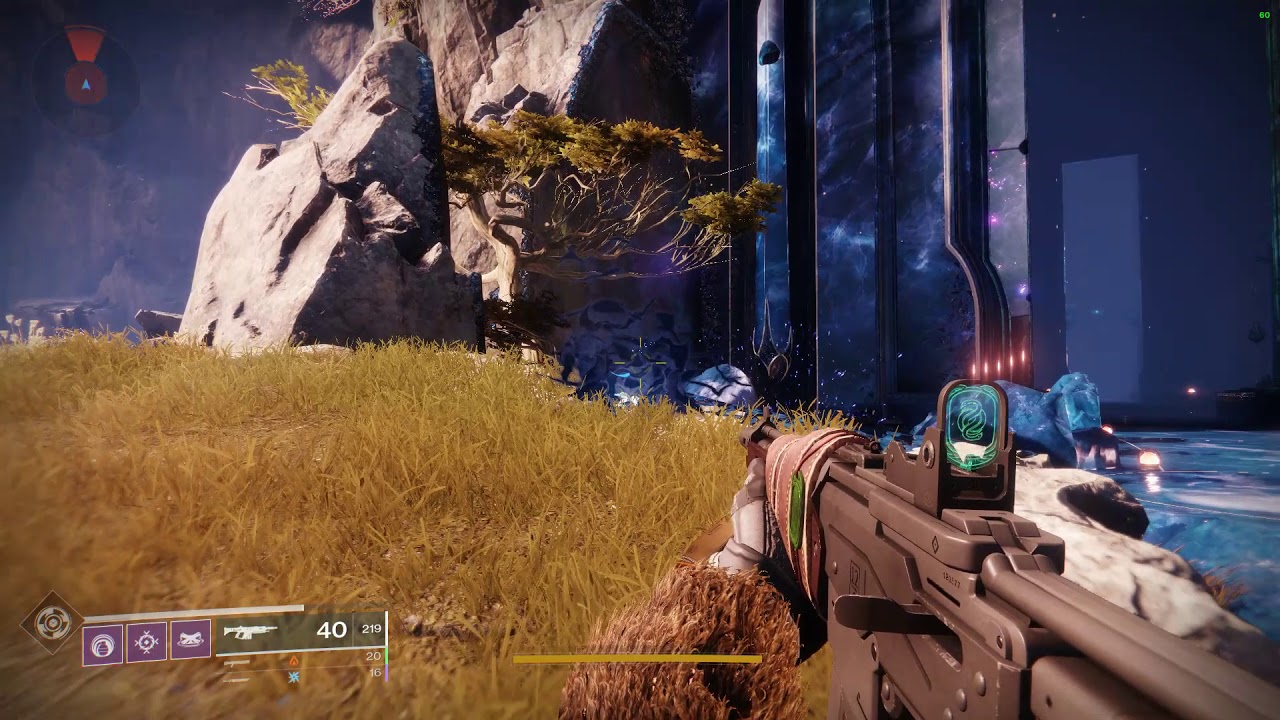The width and height of the screenshot is (1280, 720).
Task: Trigger the purple melee ability icon
Action: pyautogui.click(x=146, y=641)
